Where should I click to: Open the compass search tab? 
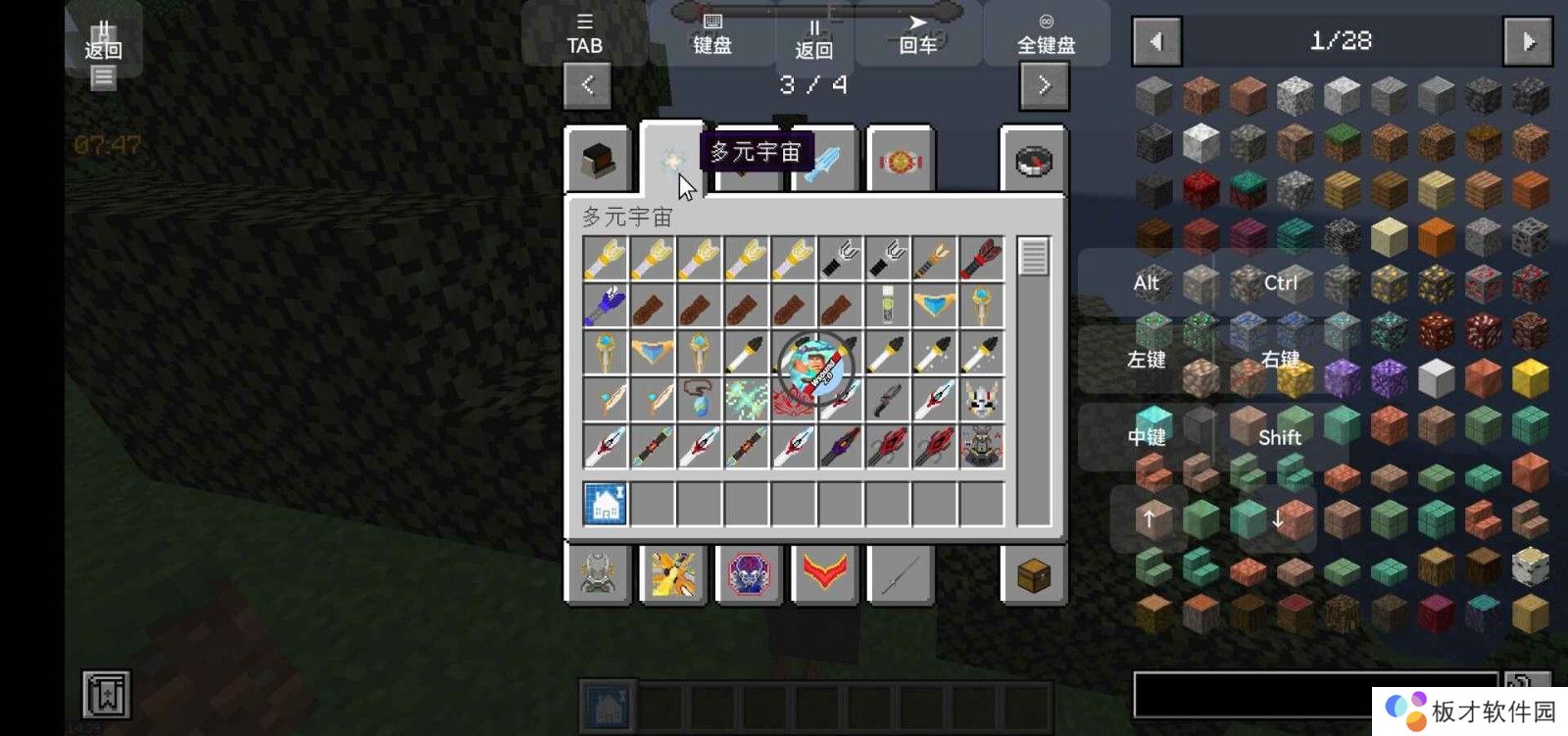(1034, 161)
